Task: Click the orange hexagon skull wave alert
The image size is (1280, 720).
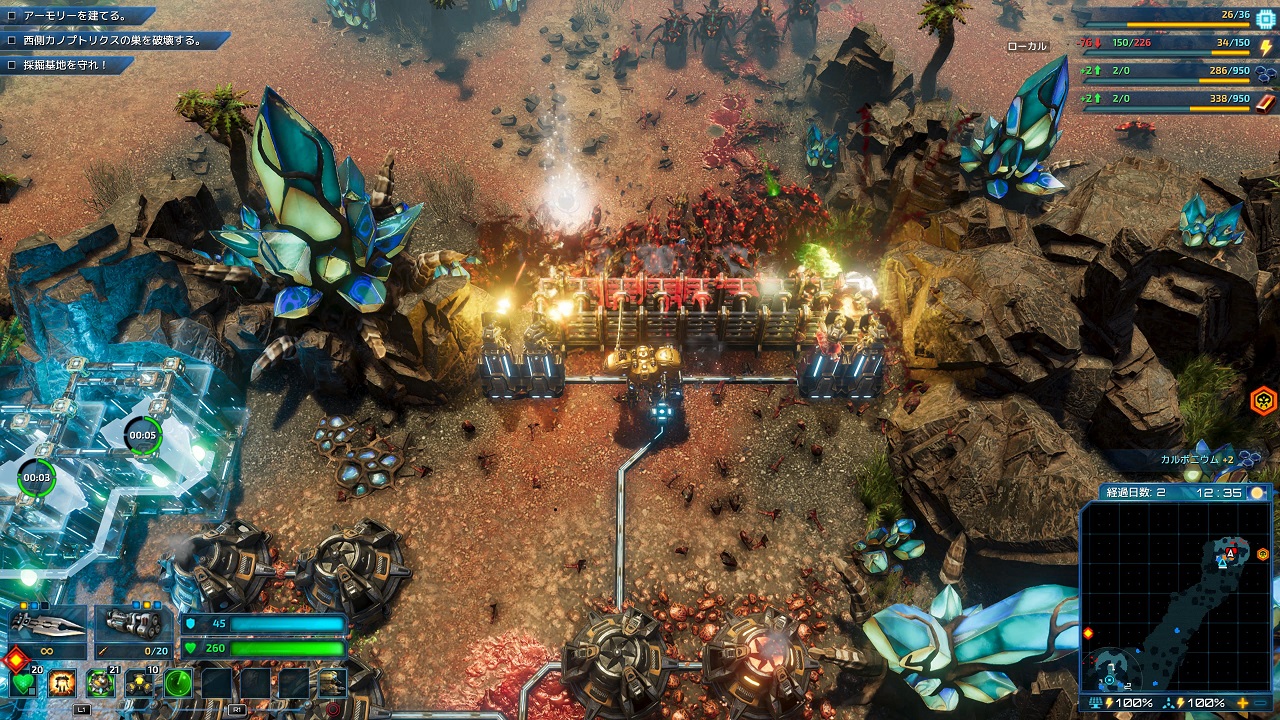Action: pos(1263,402)
